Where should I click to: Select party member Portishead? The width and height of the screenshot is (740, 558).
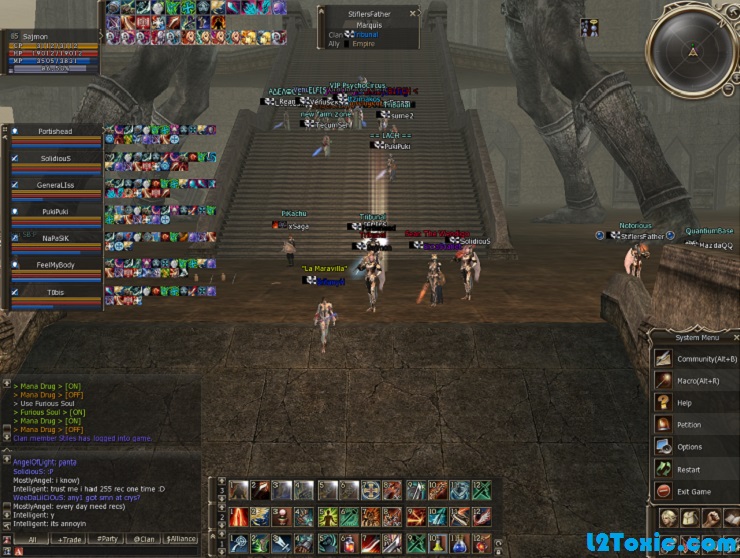click(x=55, y=131)
